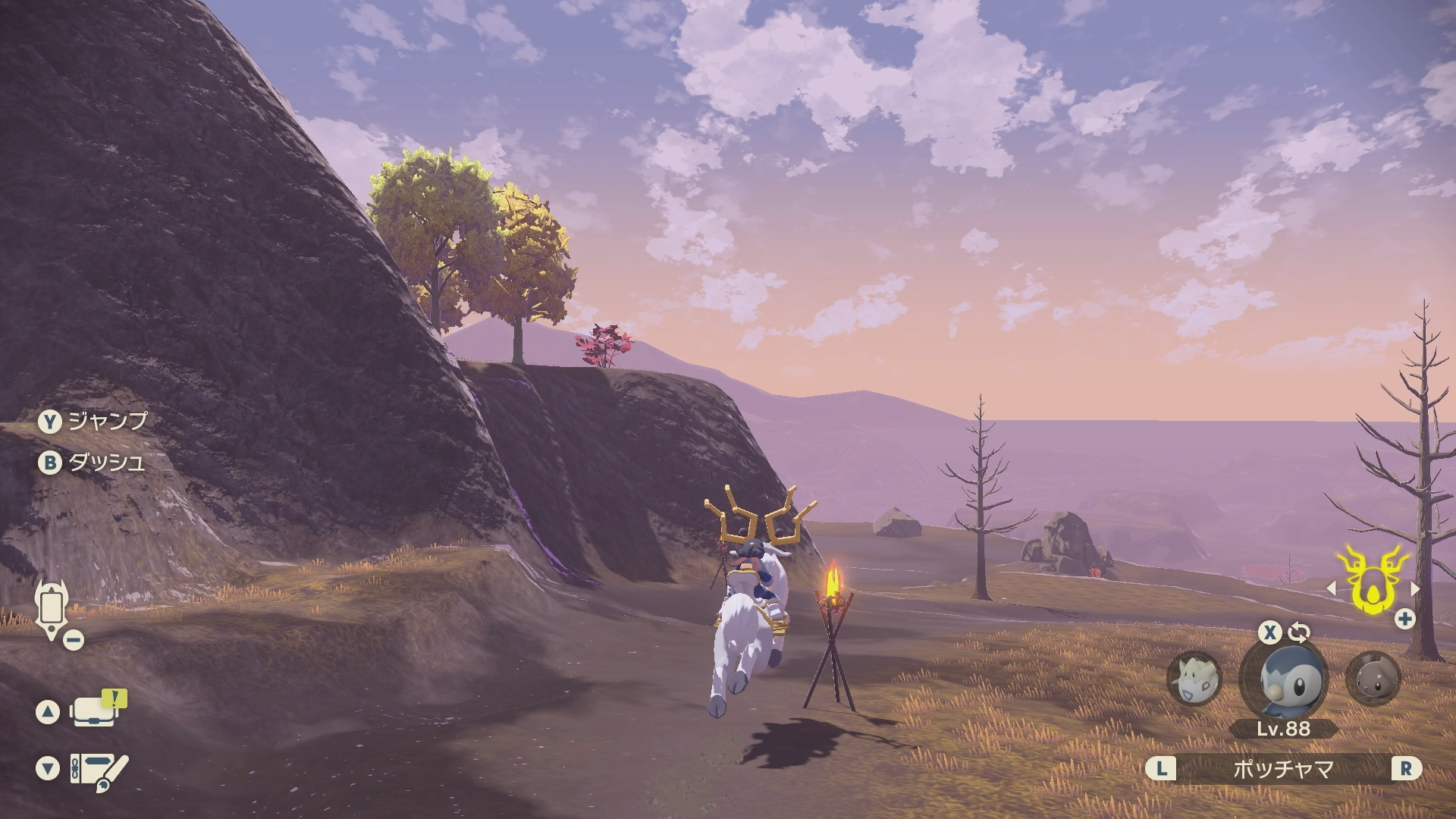The width and height of the screenshot is (1456, 819).
Task: Switch ride Pokémon with the right arrow
Action: click(x=1414, y=588)
